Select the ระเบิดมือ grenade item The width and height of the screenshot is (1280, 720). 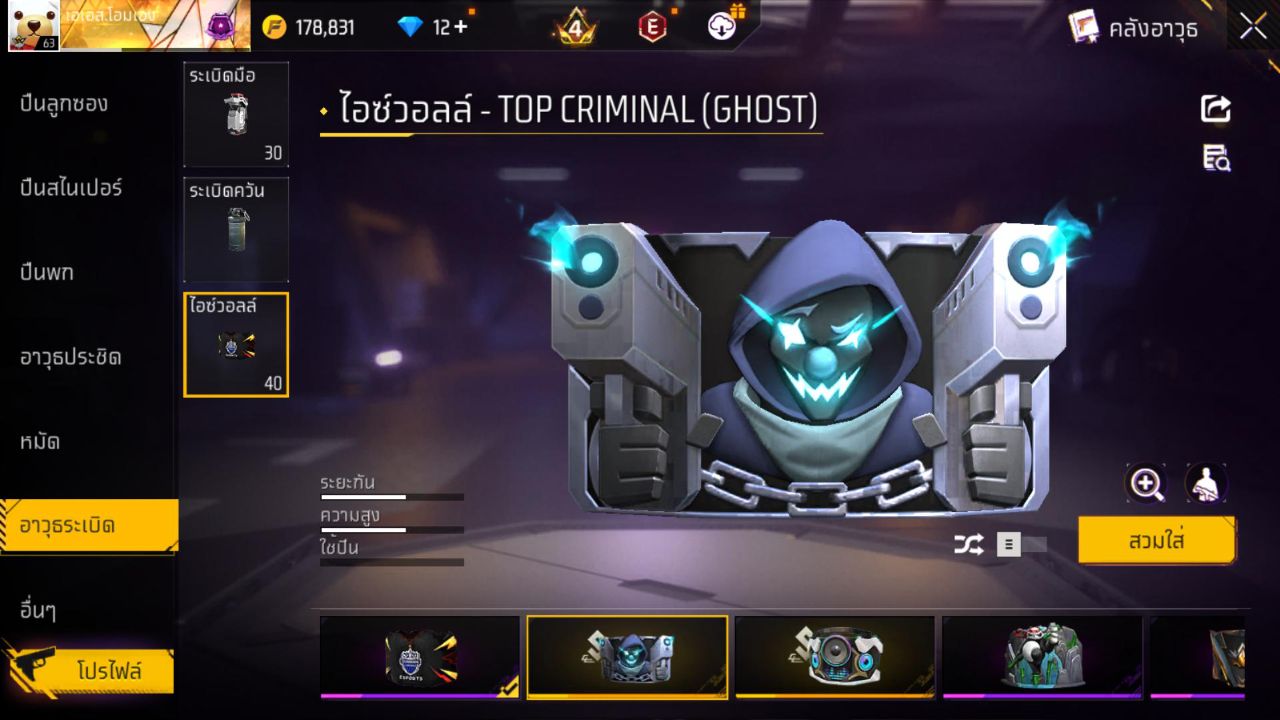click(236, 114)
